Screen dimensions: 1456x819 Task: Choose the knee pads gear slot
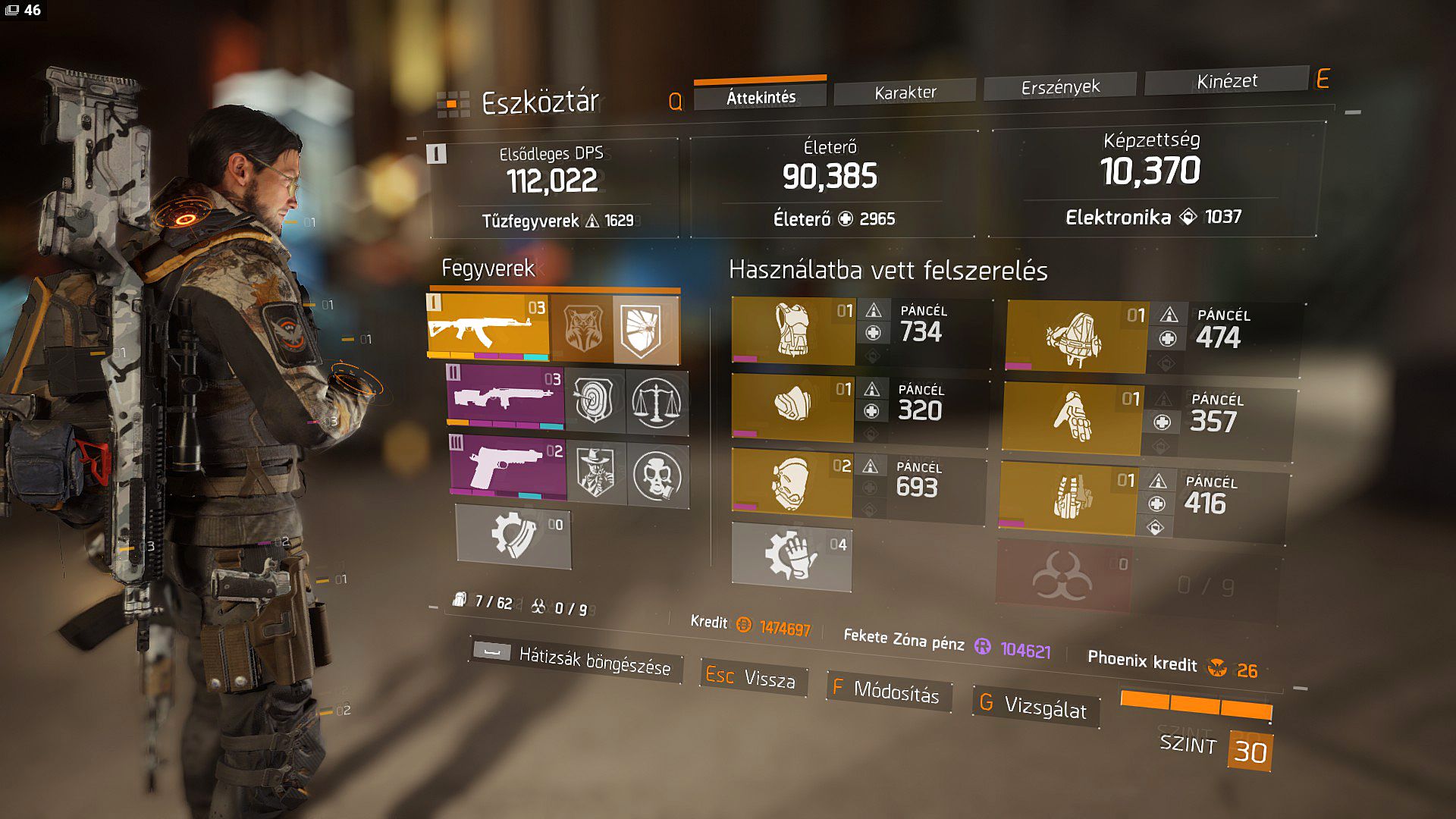tap(791, 482)
